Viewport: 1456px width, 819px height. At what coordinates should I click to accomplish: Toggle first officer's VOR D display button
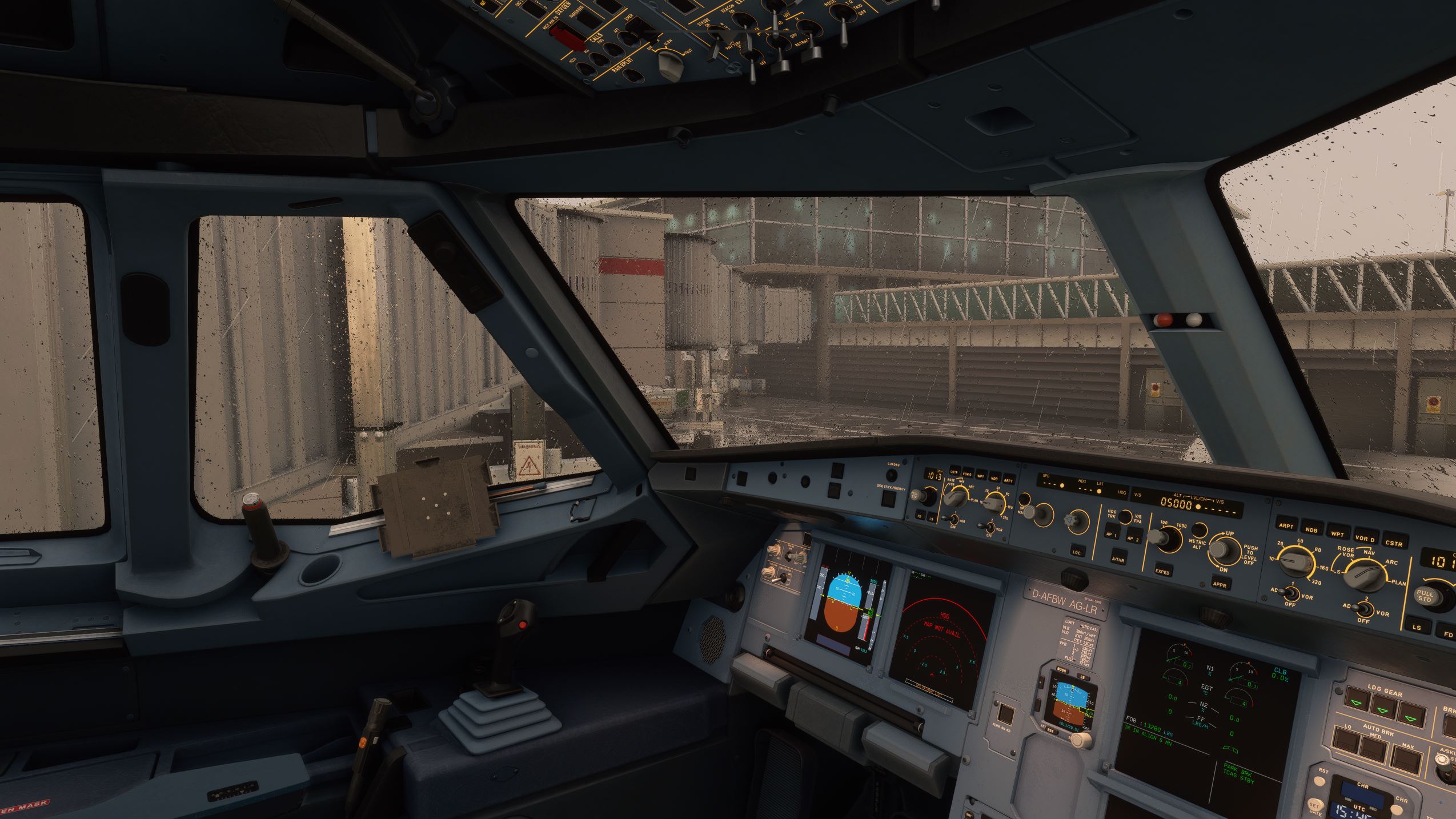(1364, 539)
